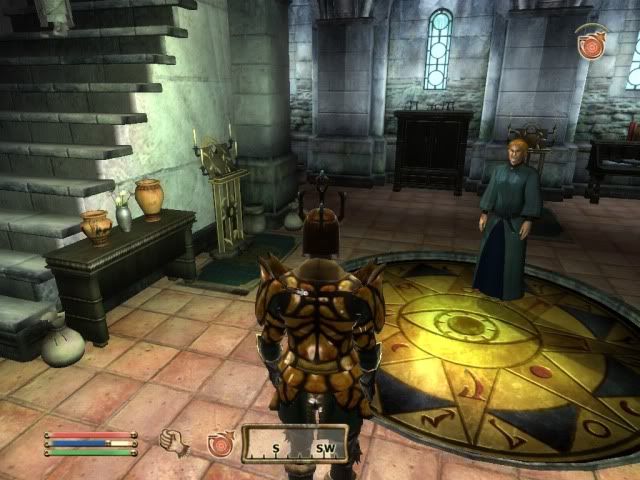Viewport: 640px width, 480px height.
Task: Select the active effect icon in the corner
Action: click(593, 45)
